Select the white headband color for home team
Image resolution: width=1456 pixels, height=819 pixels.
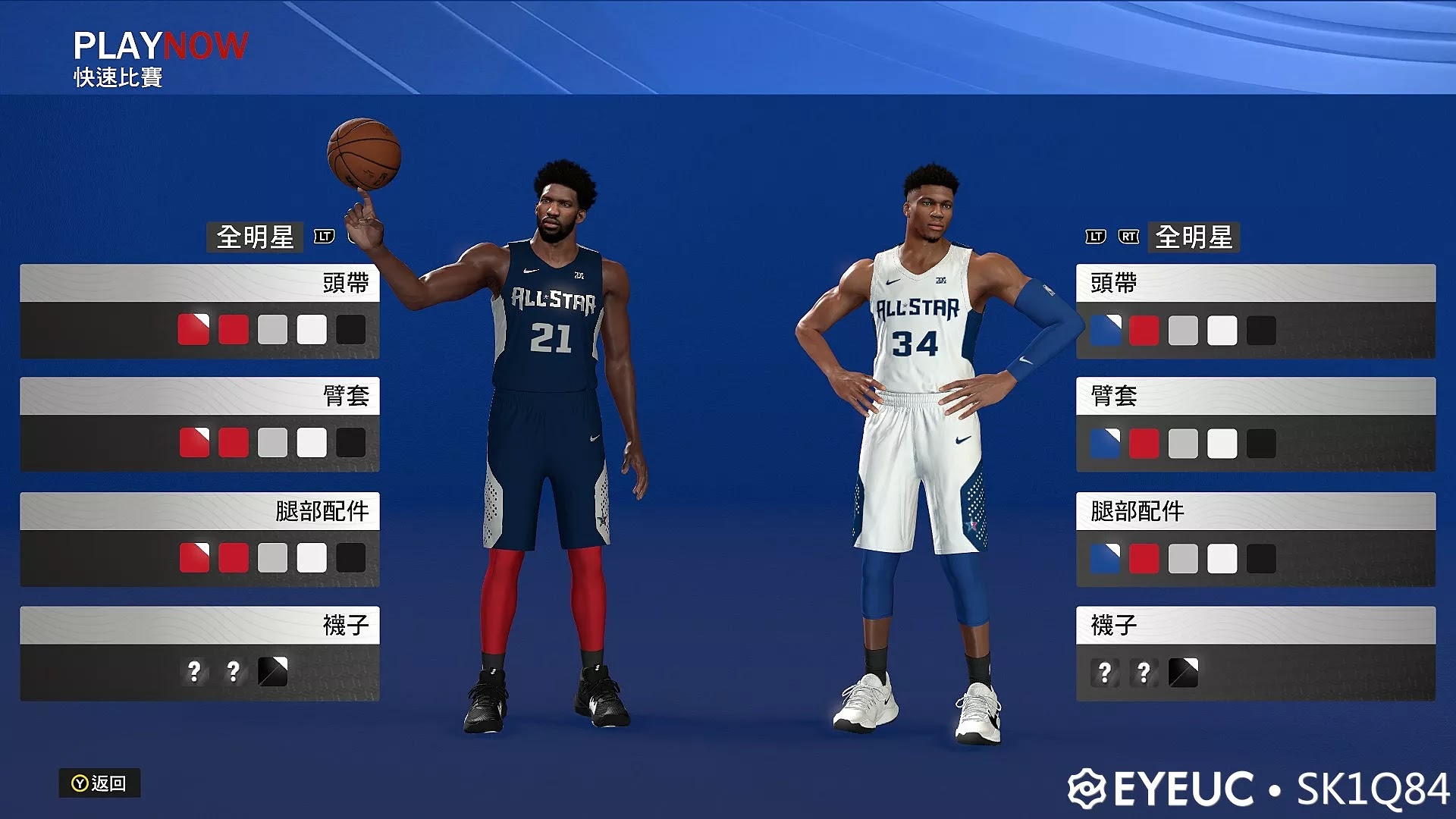click(x=312, y=329)
